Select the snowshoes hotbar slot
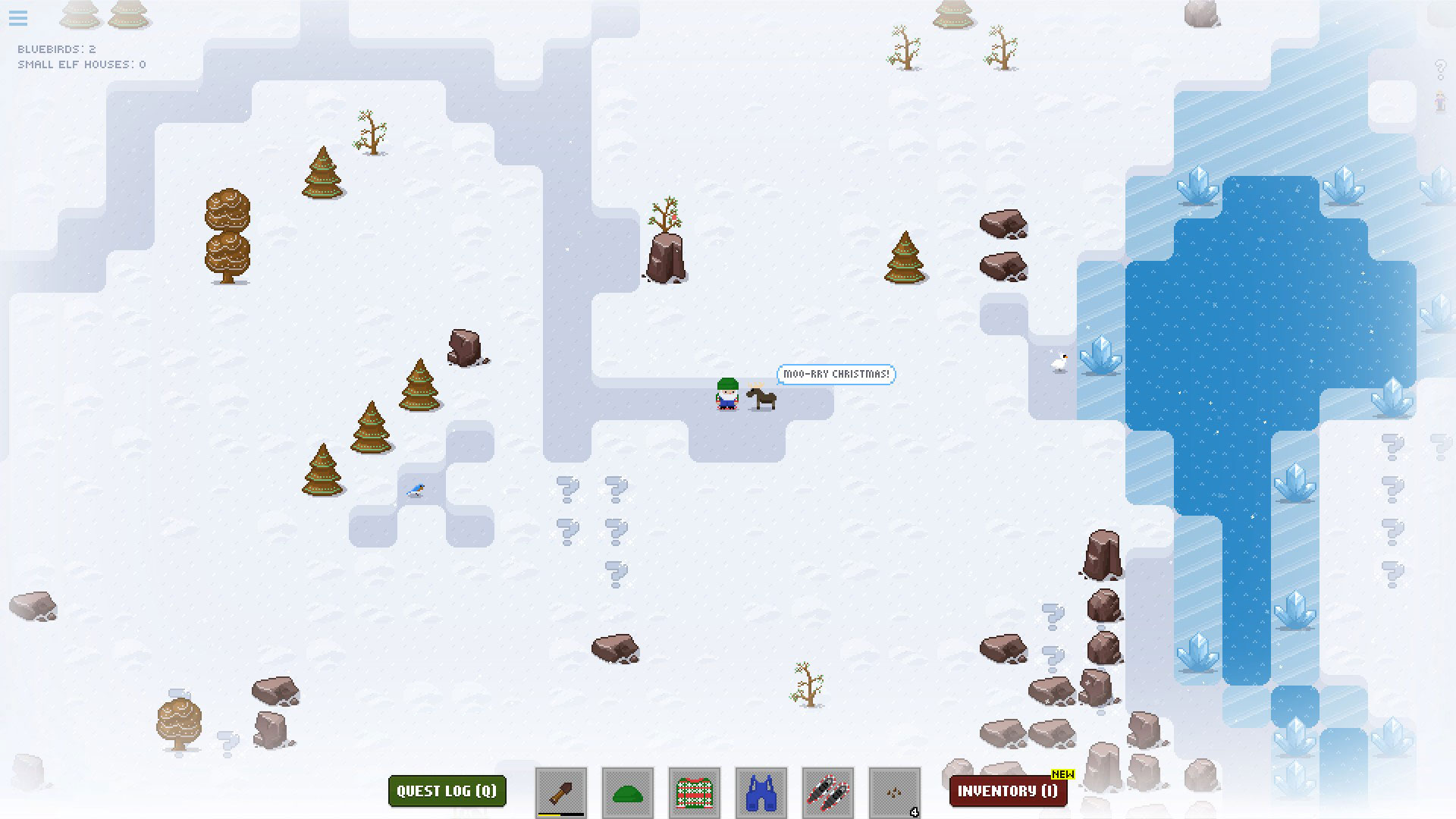 point(828,792)
